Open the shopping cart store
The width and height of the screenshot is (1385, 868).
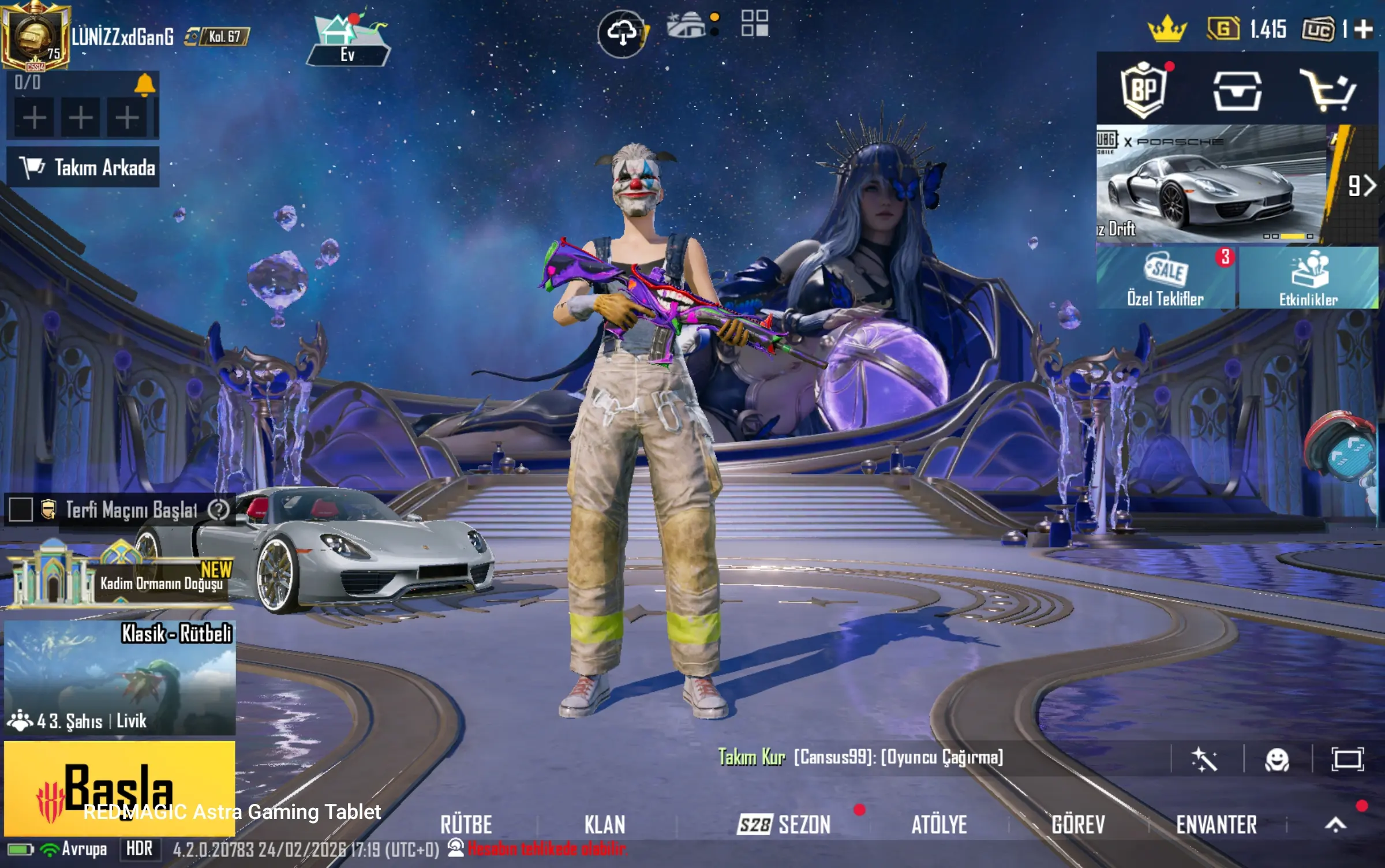coord(1328,91)
